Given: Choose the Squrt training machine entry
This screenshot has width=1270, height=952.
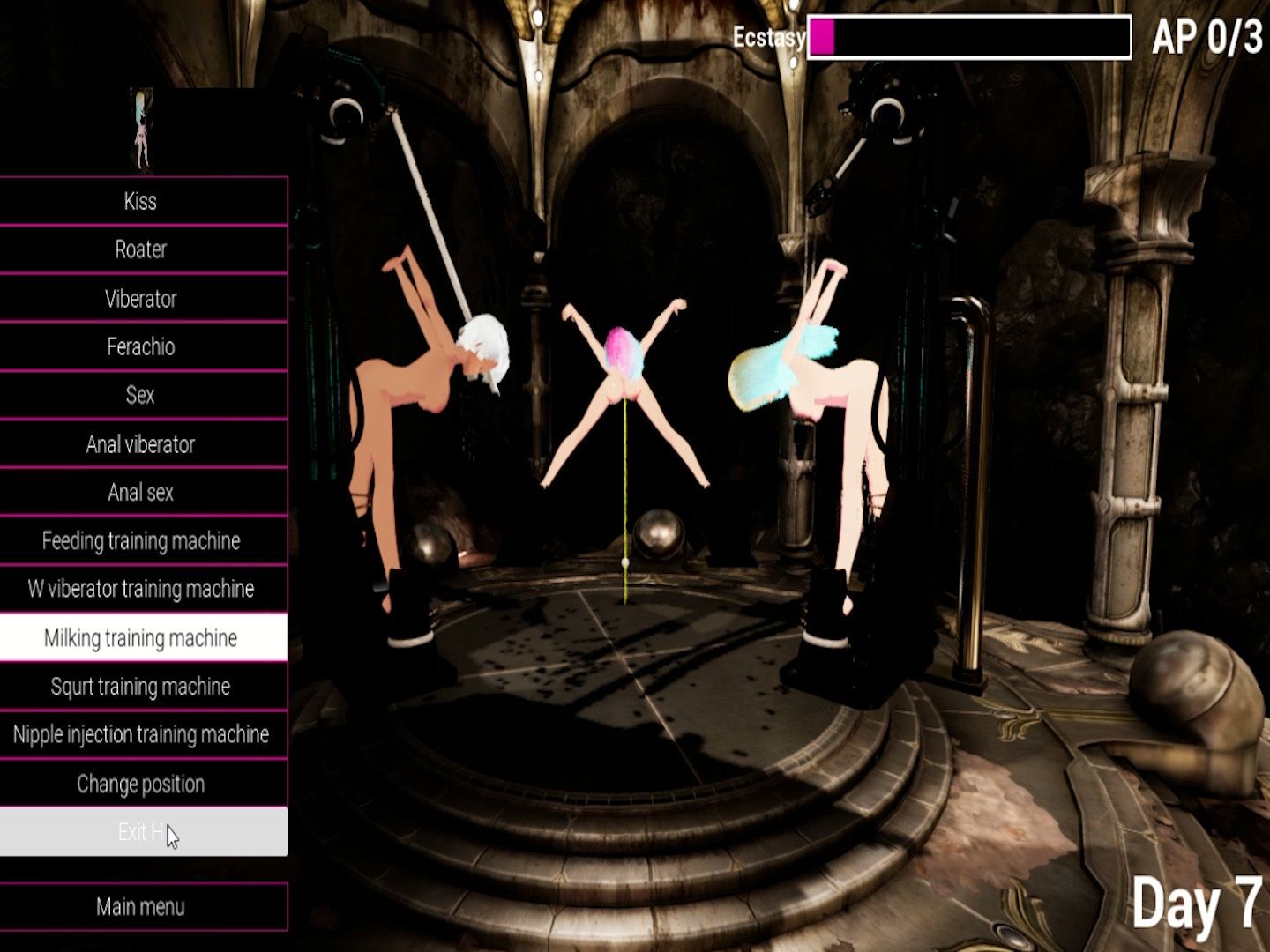Looking at the screenshot, I should coord(141,686).
